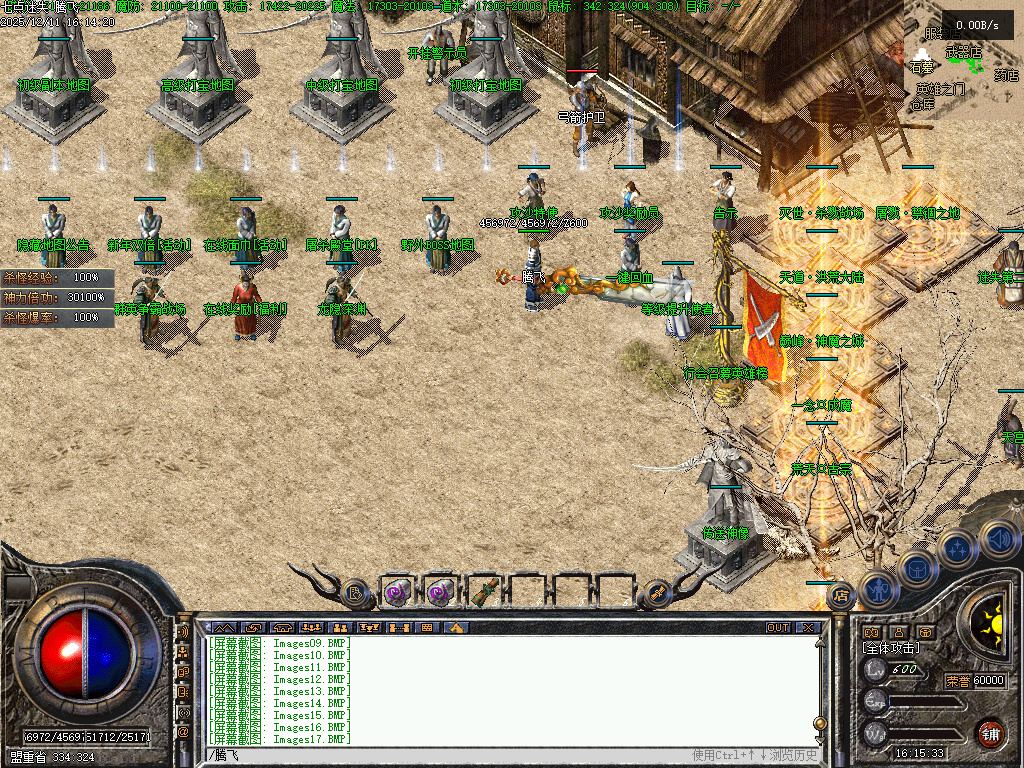Click the OUT button on chat panel

777,628
